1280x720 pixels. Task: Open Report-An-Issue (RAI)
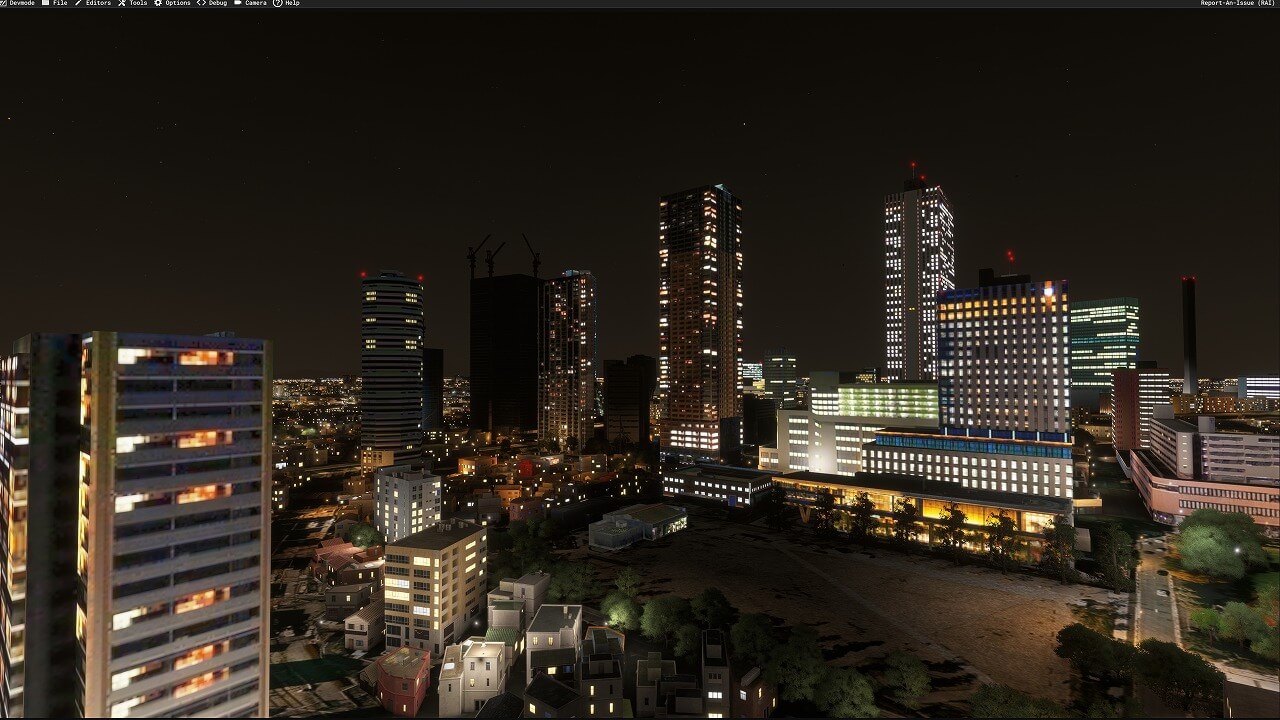click(x=1237, y=3)
